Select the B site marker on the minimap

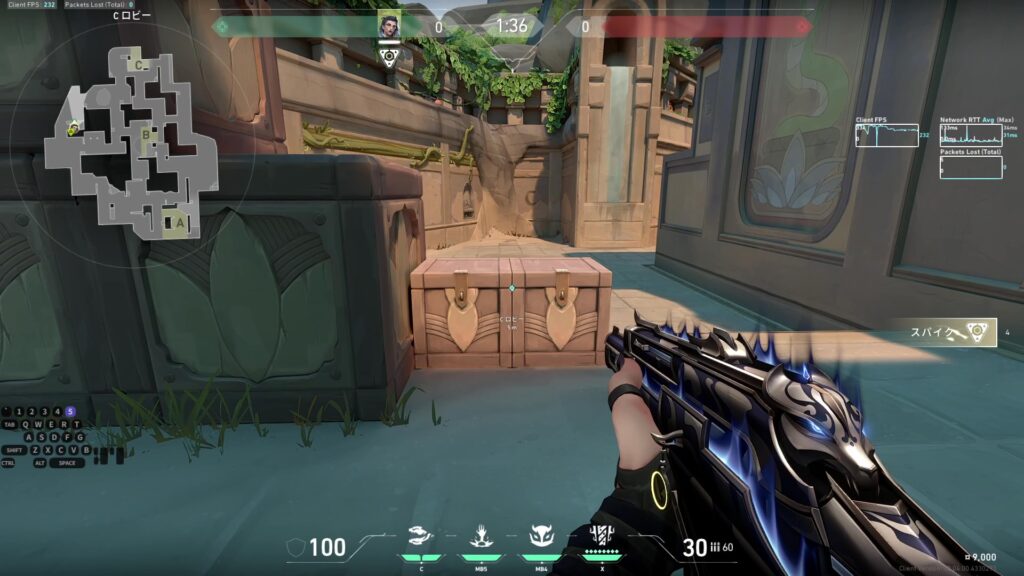click(147, 132)
